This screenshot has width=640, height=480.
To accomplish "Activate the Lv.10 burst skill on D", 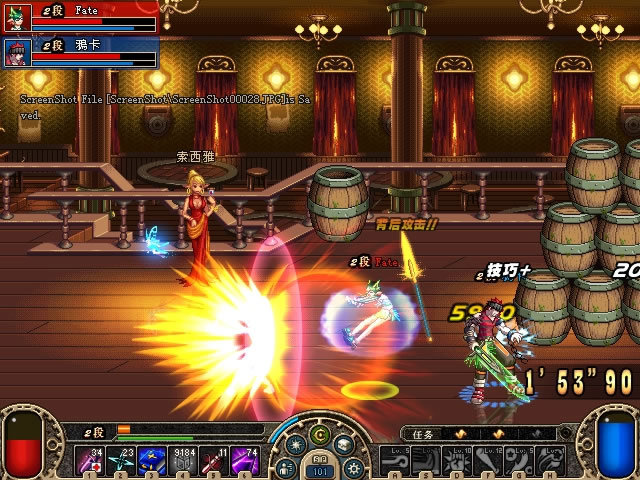I will point(457,461).
